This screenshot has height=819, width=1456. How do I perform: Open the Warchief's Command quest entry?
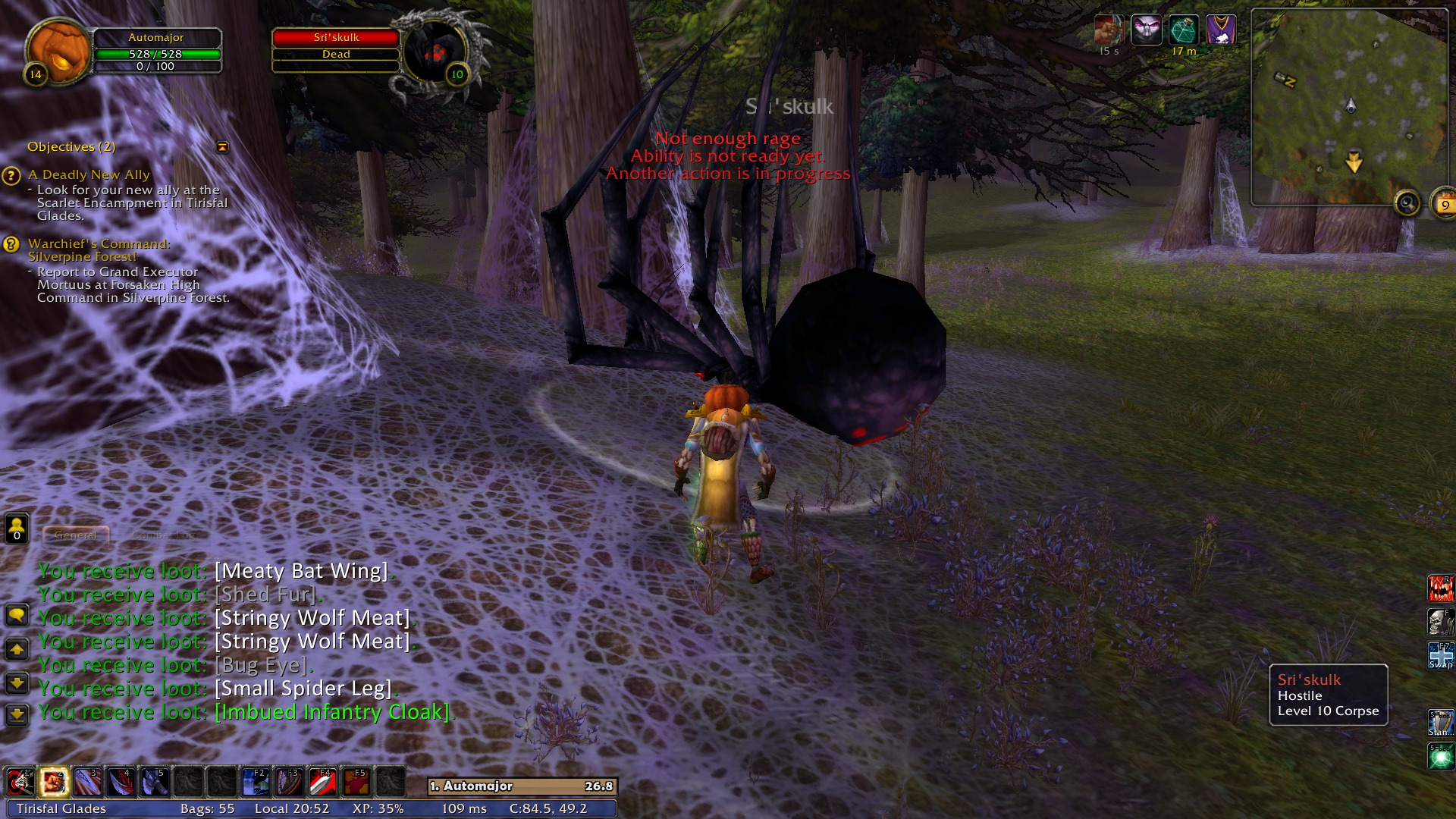99,249
